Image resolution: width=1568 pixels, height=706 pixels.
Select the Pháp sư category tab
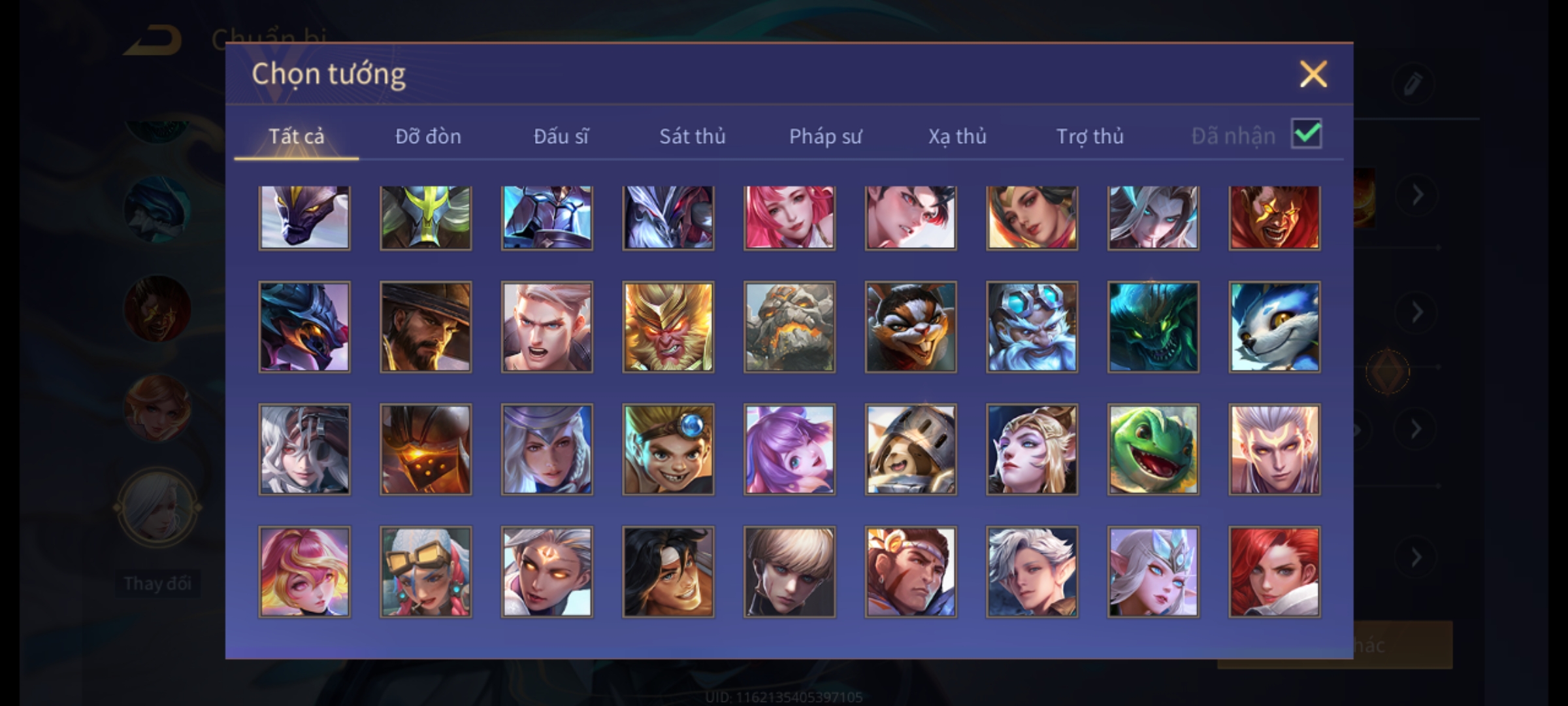pos(825,136)
